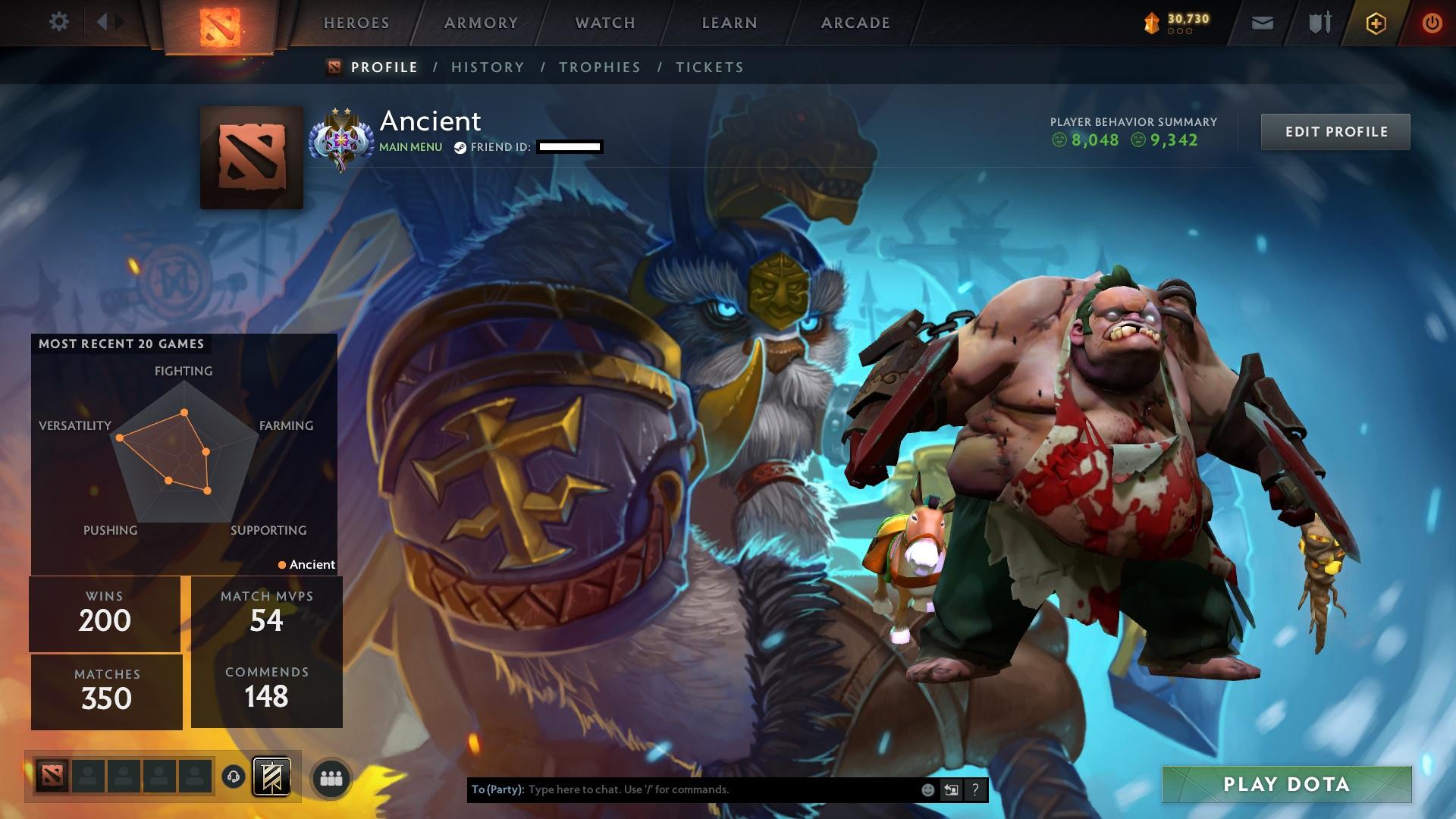Viewport: 1456px width, 819px height.
Task: Open the emoticon picker in chat bar
Action: 928,789
